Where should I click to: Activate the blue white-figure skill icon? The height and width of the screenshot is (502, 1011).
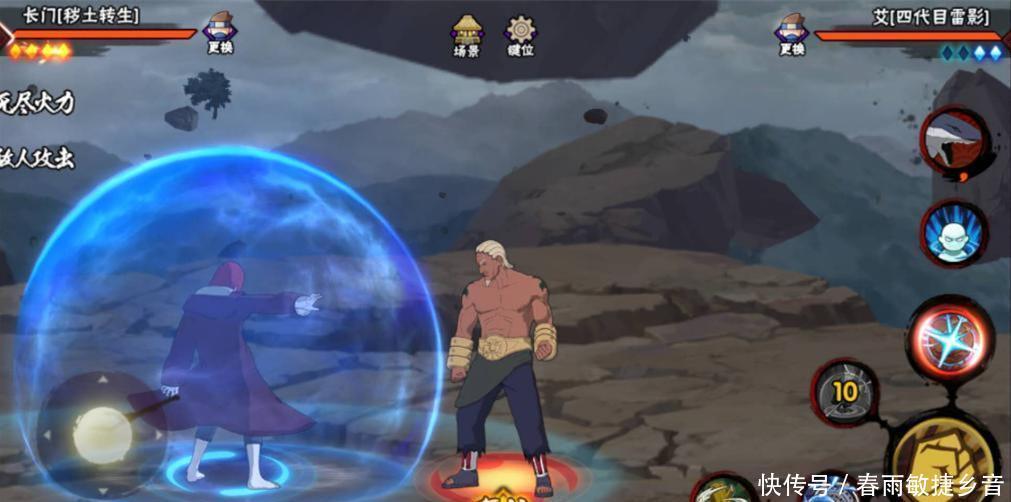[953, 234]
